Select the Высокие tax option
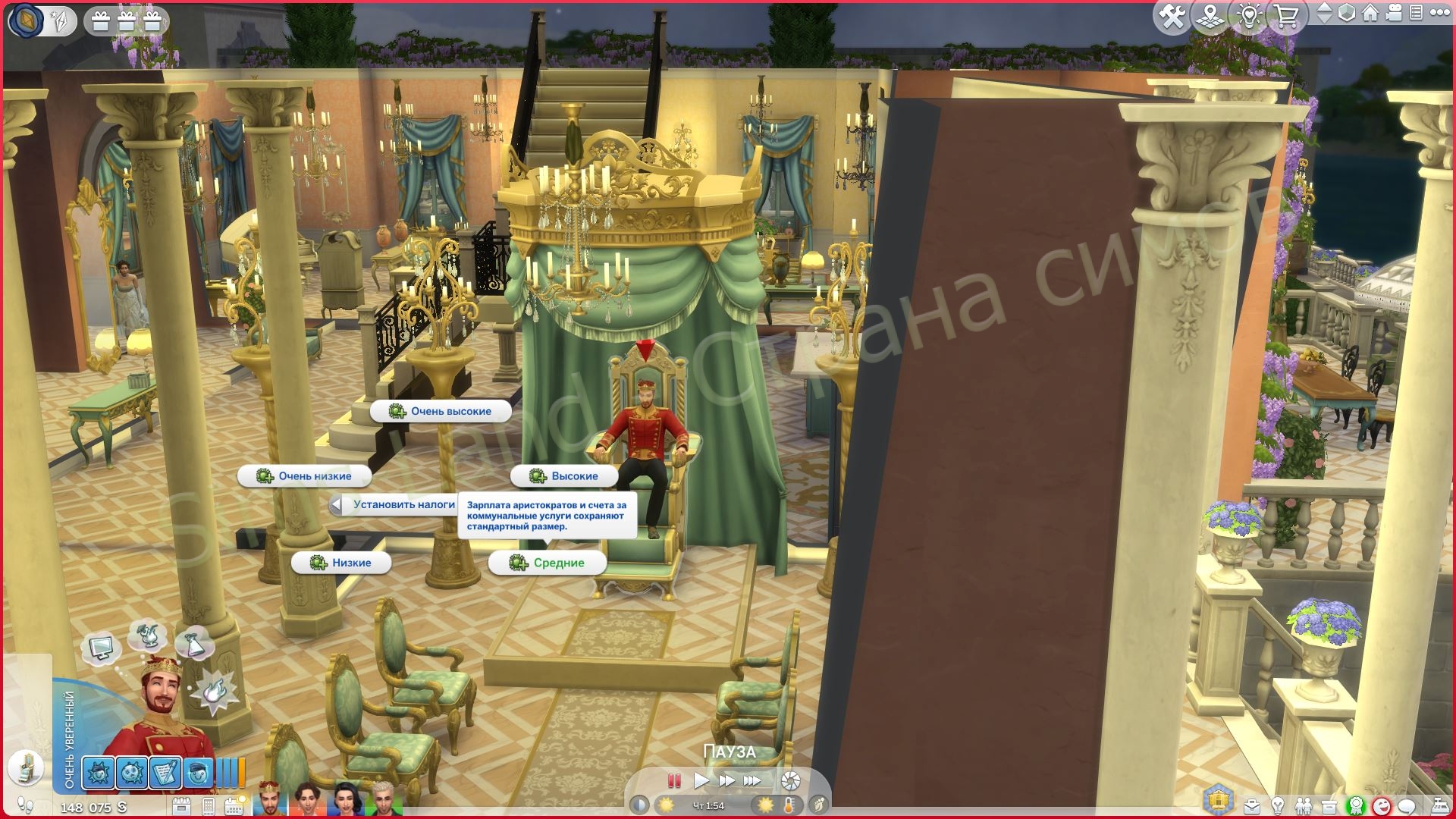This screenshot has width=1456, height=819. (565, 475)
